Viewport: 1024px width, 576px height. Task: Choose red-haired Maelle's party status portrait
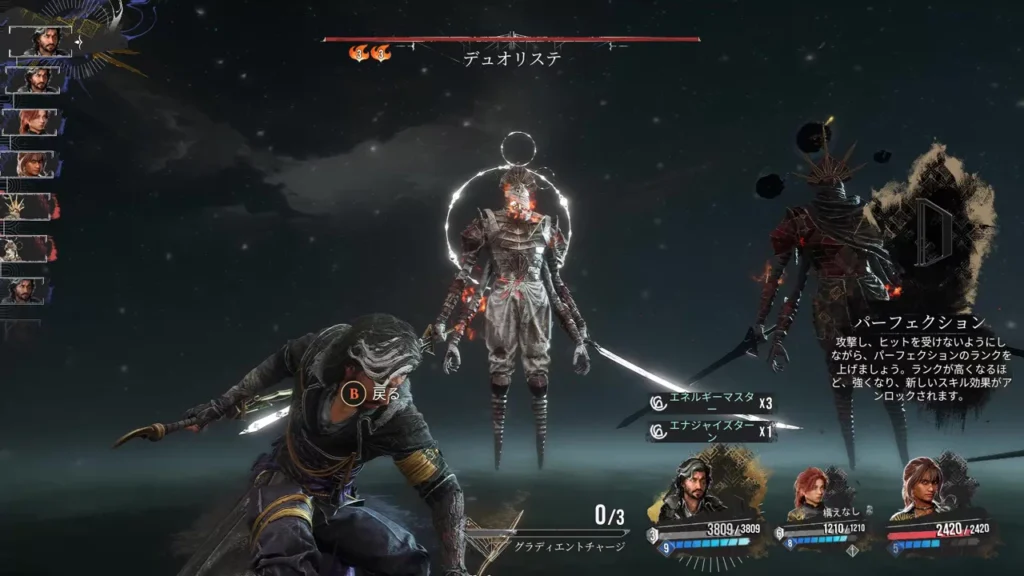pos(811,492)
